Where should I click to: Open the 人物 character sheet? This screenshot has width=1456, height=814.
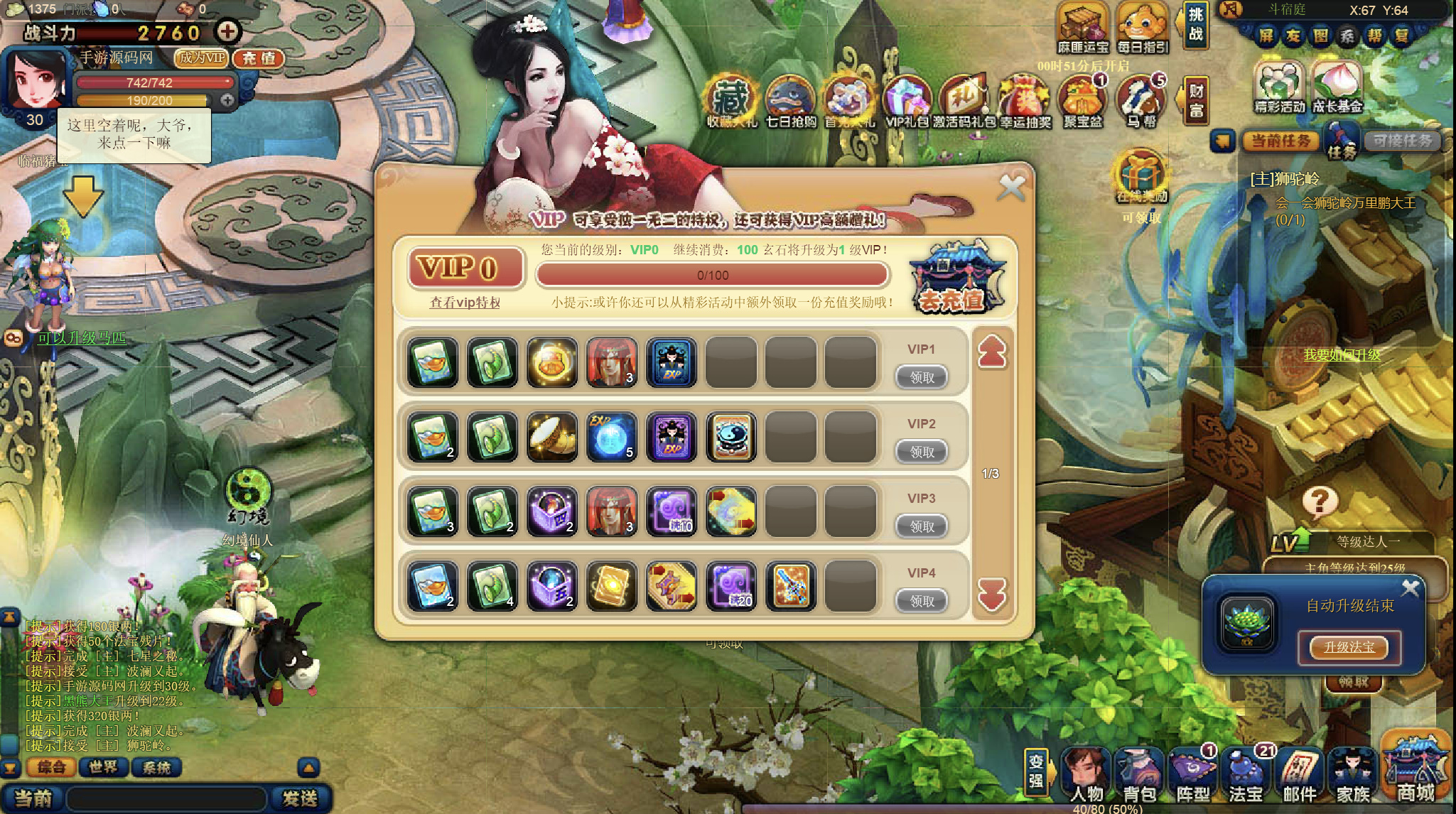[x=1086, y=776]
